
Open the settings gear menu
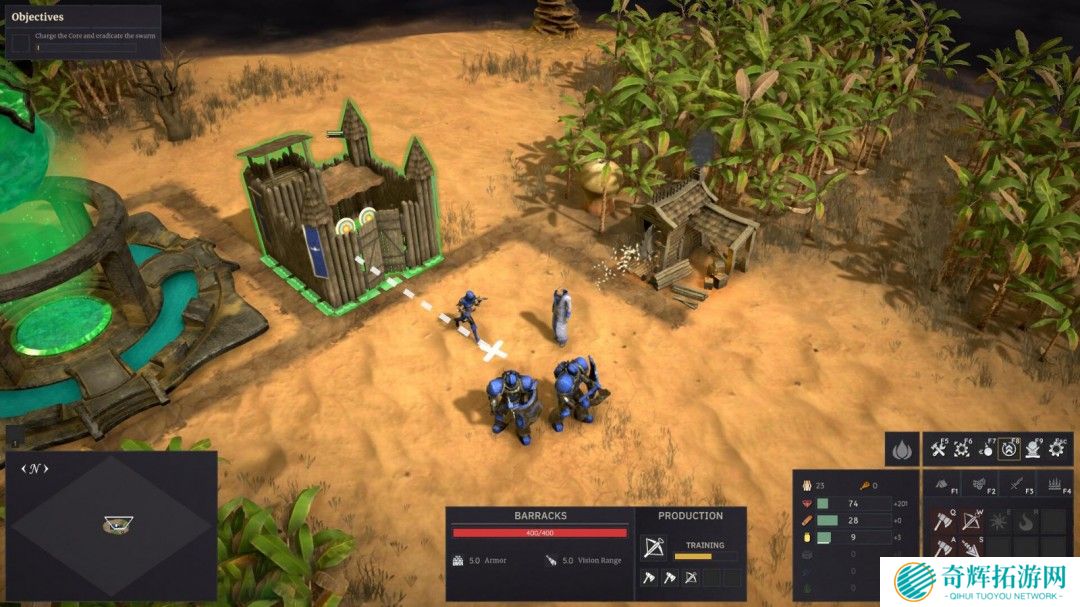(x=1058, y=450)
